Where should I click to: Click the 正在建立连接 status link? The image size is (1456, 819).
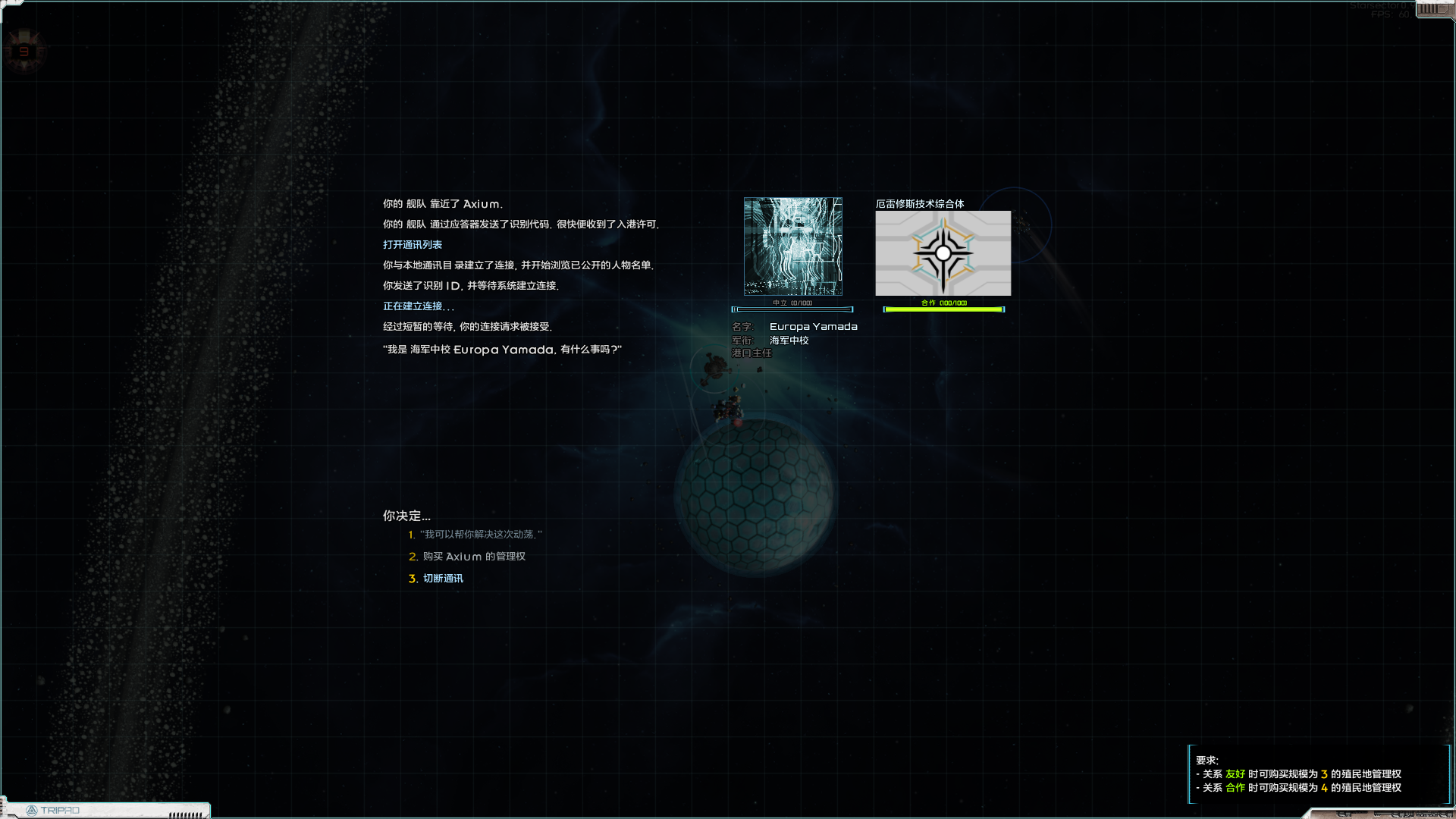tap(417, 306)
